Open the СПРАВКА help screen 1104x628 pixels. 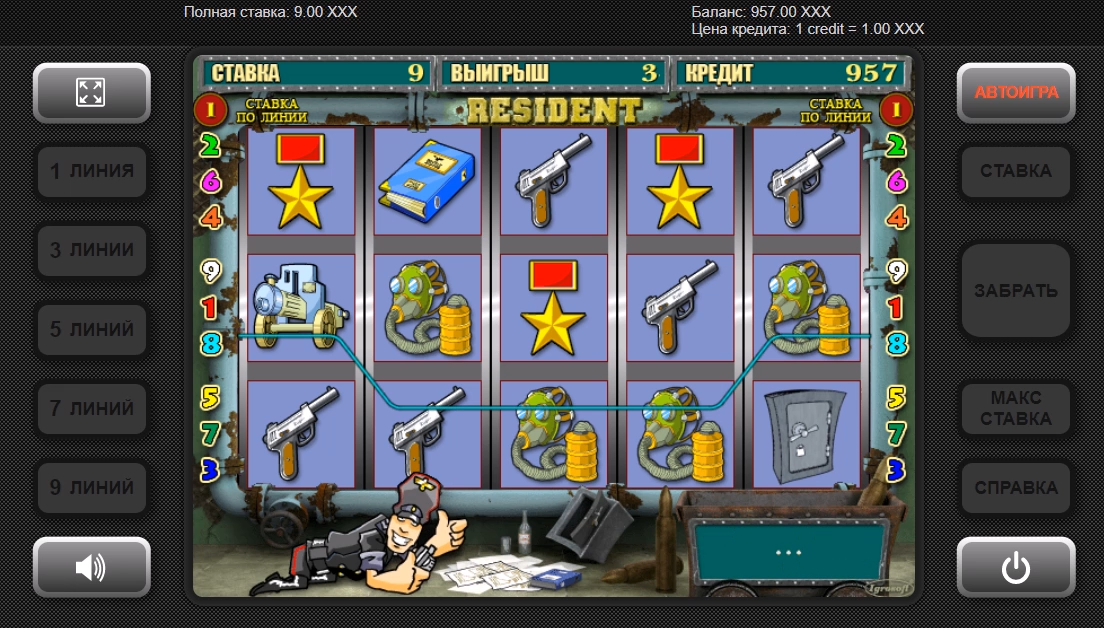1016,487
